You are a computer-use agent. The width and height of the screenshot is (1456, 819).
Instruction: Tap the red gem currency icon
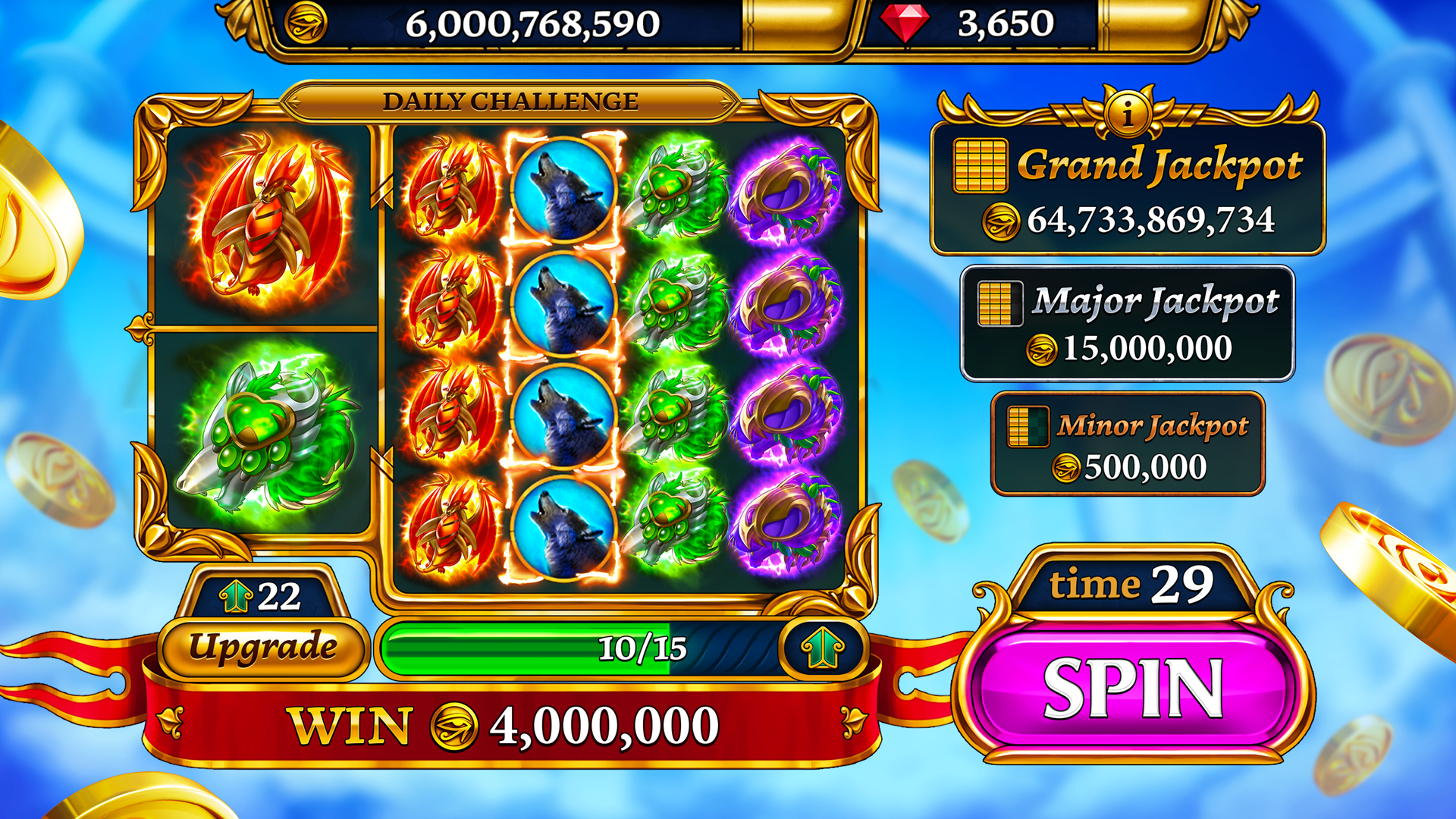[x=905, y=23]
